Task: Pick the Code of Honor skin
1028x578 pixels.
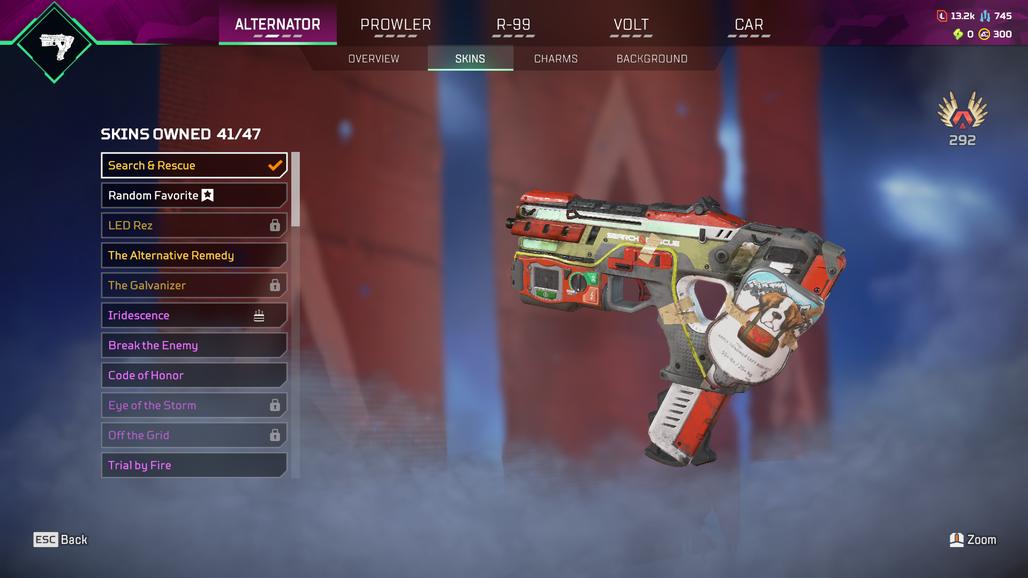Action: (x=194, y=375)
